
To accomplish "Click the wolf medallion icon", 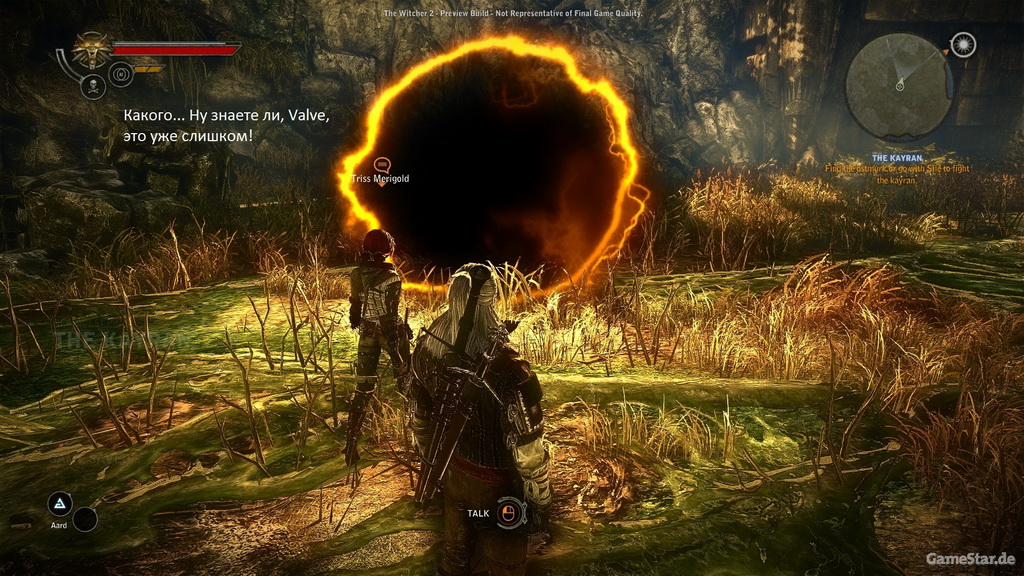I will [93, 50].
